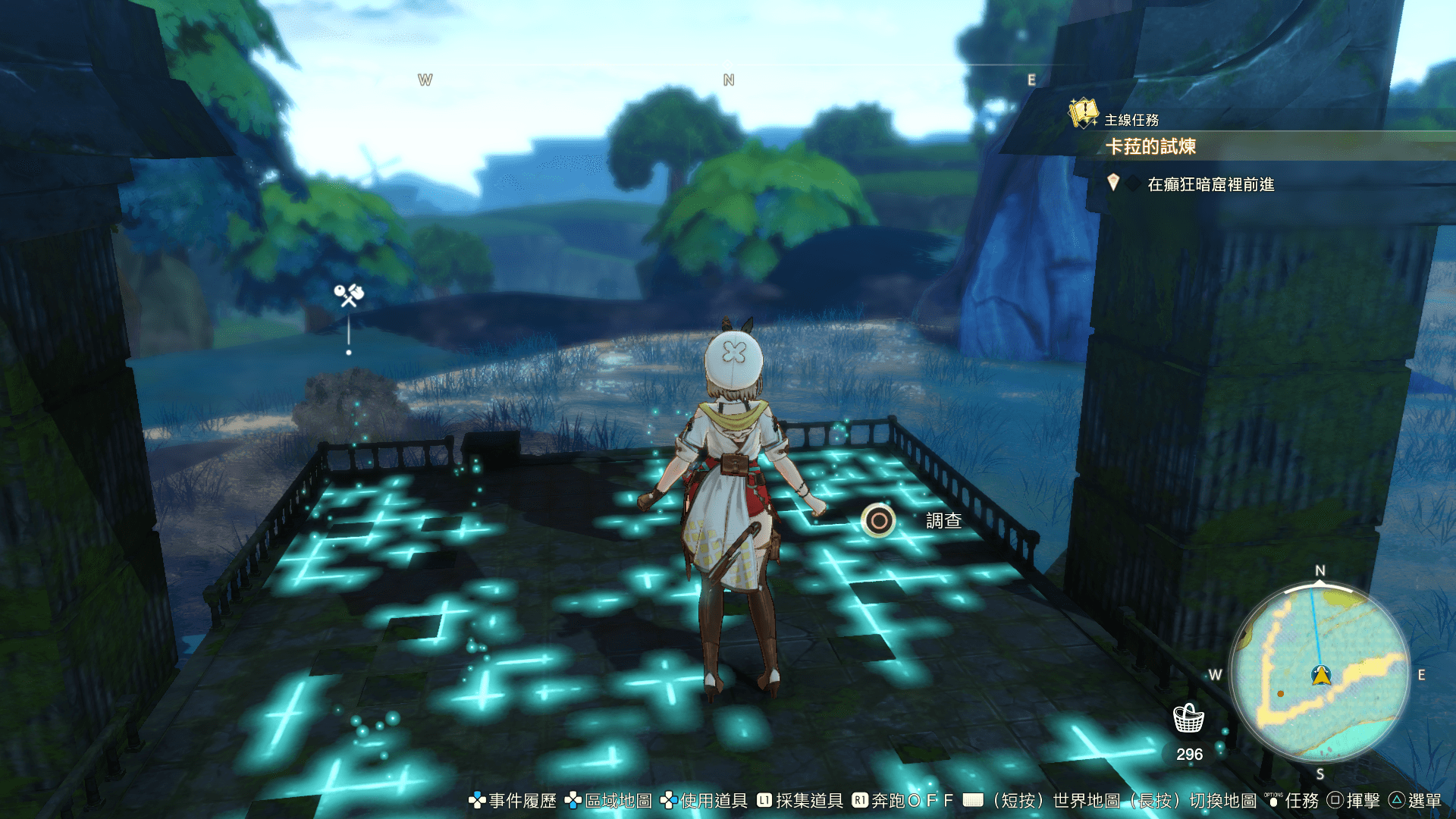This screenshot has width=1456, height=819.
Task: Open the circular minimap
Action: pos(1319,673)
